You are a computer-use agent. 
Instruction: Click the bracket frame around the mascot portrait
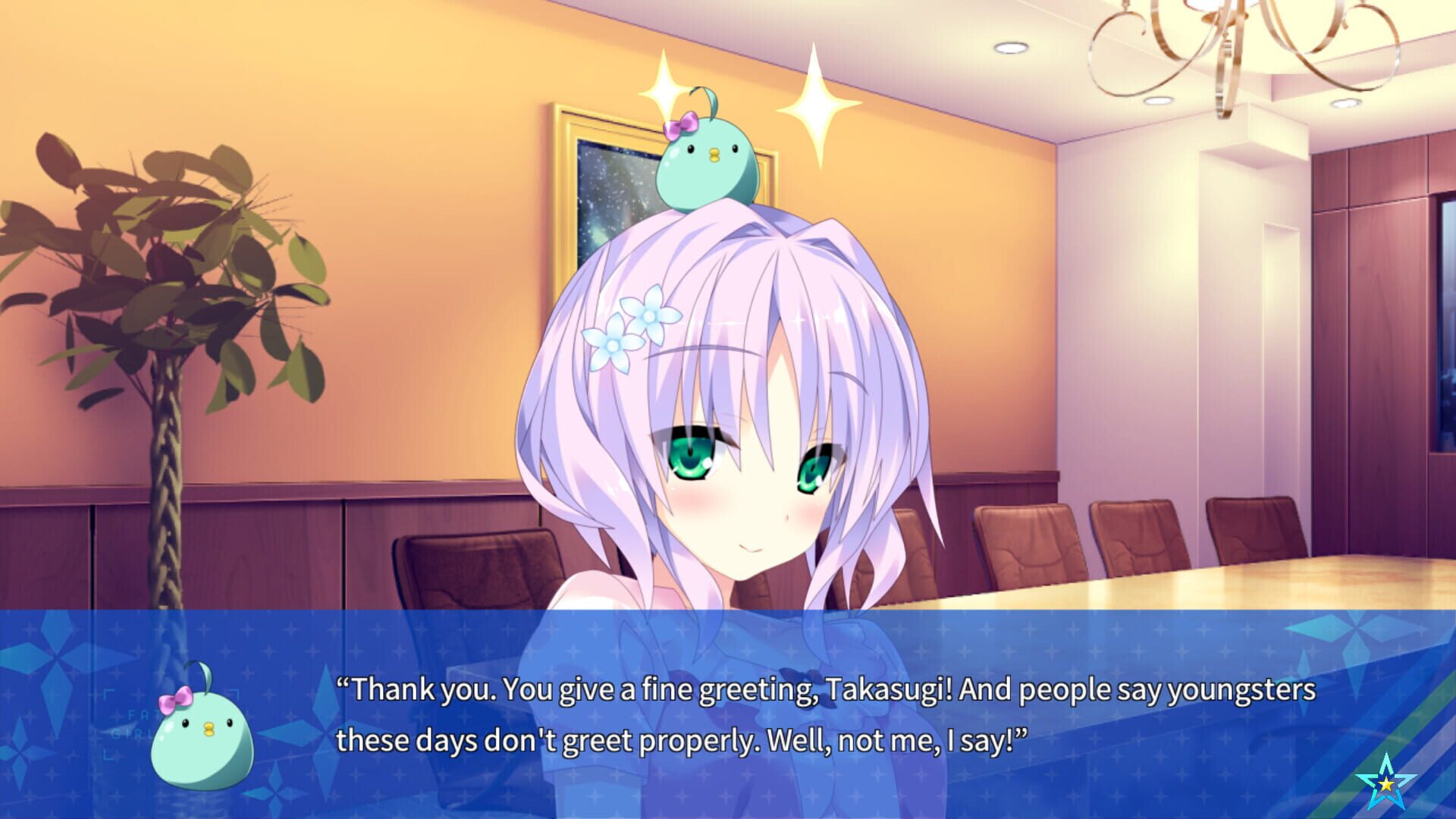pyautogui.click(x=108, y=692)
